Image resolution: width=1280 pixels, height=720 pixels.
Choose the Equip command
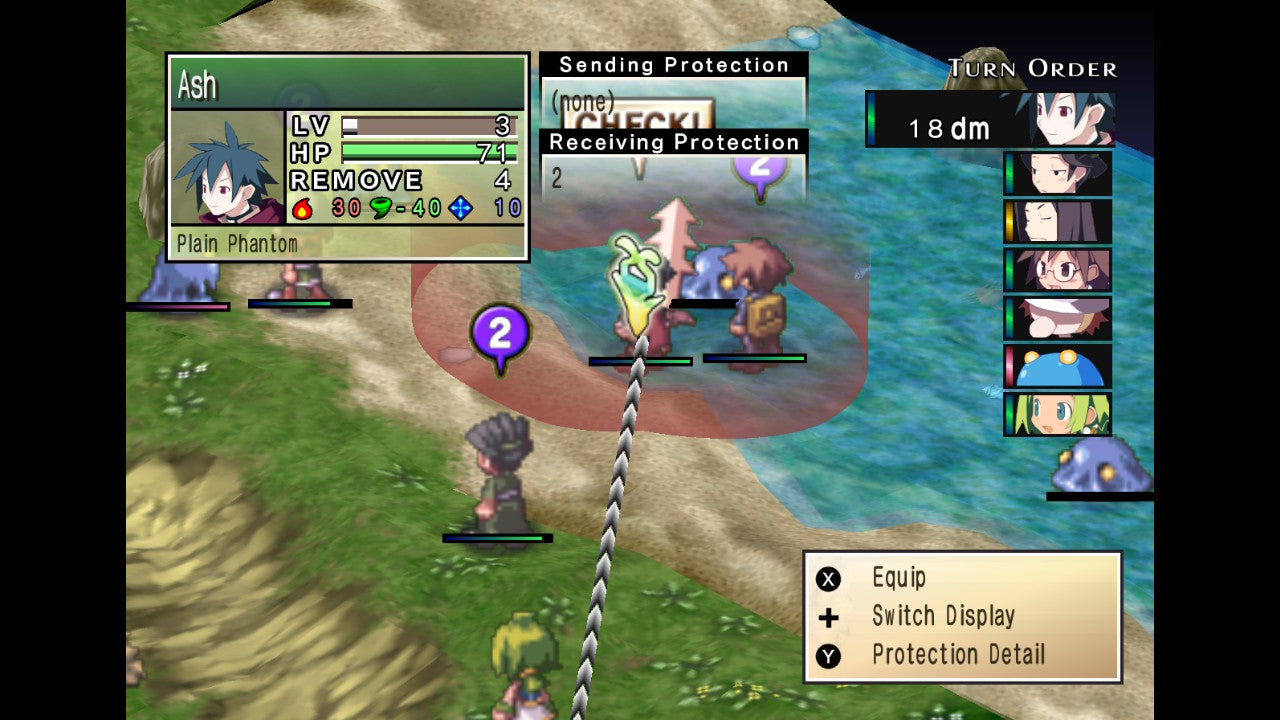coord(898,578)
